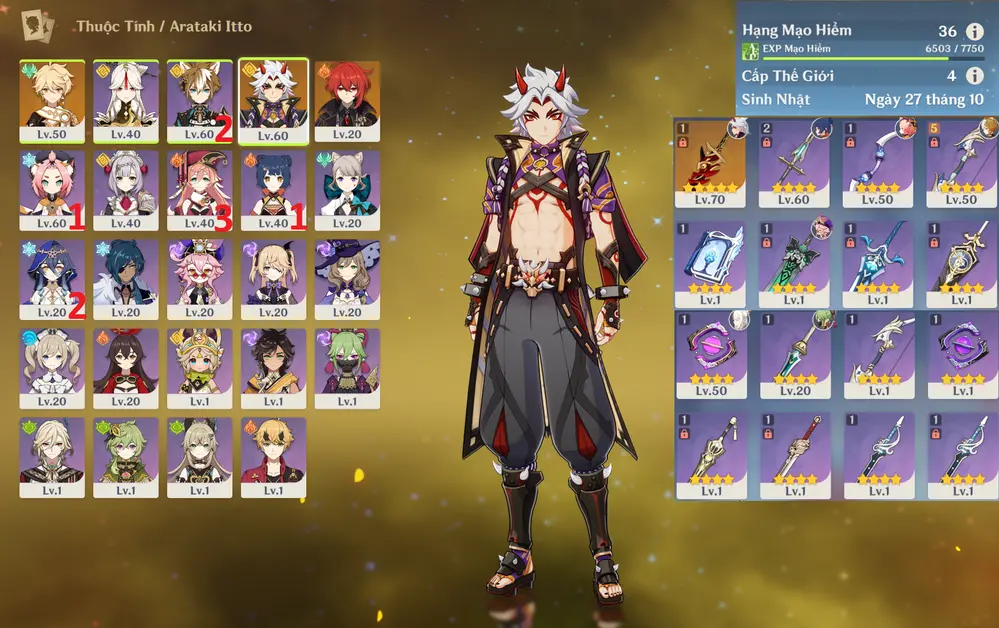Pick Diluc's red-haired portrait
The height and width of the screenshot is (628, 999).
pyautogui.click(x=347, y=100)
